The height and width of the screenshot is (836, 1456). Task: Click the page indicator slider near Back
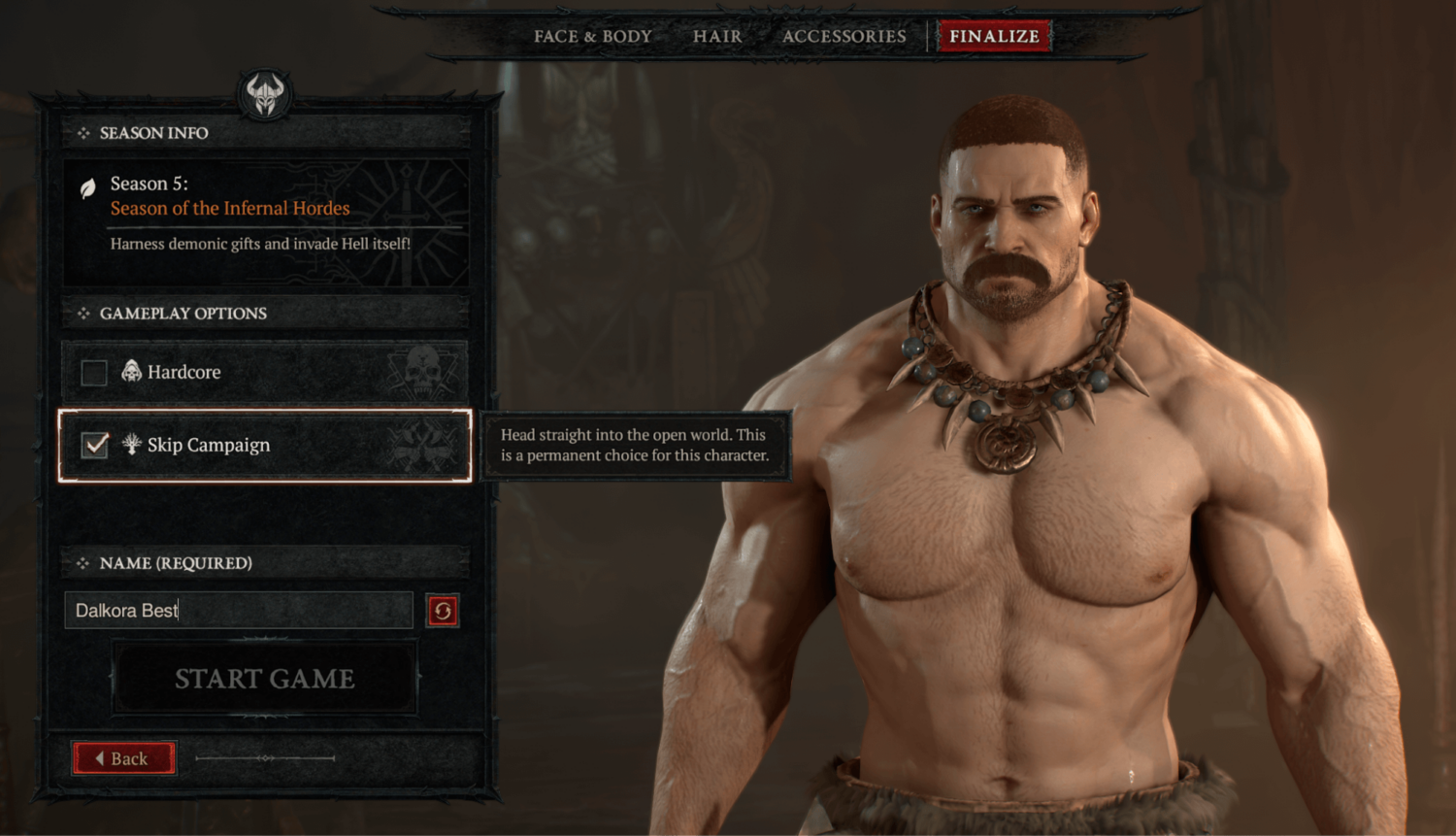(264, 758)
